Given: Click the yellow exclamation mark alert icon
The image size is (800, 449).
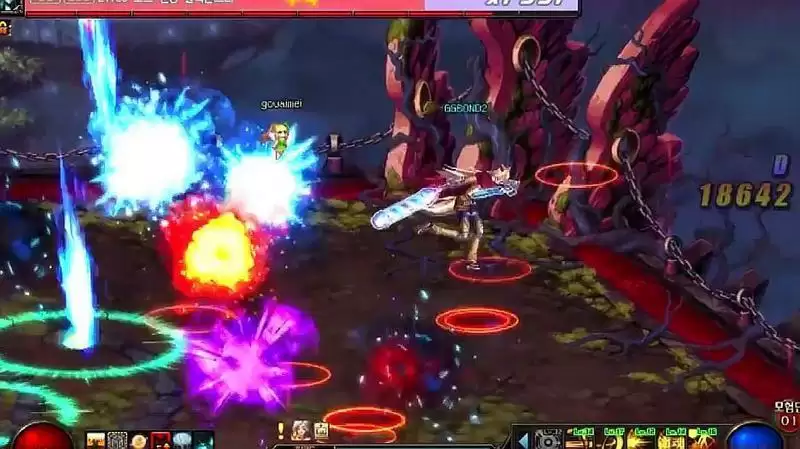Looking at the screenshot, I should tap(282, 430).
